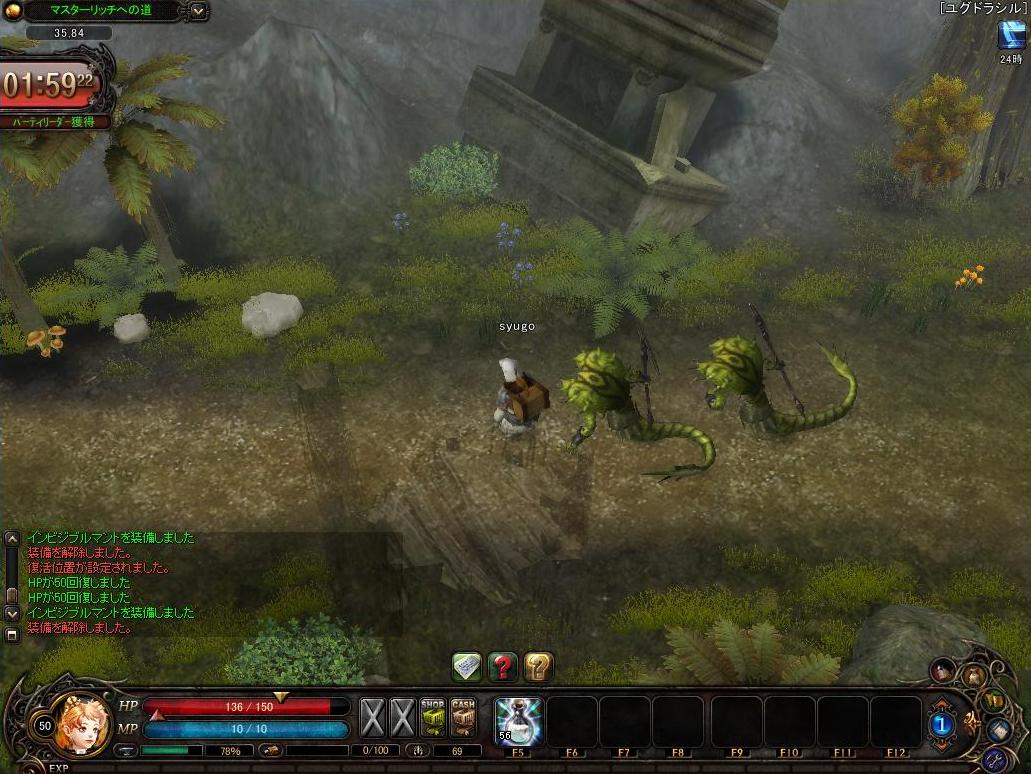Image resolution: width=1031 pixels, height=774 pixels.
Task: Click the yellow question mark icon
Action: point(539,666)
